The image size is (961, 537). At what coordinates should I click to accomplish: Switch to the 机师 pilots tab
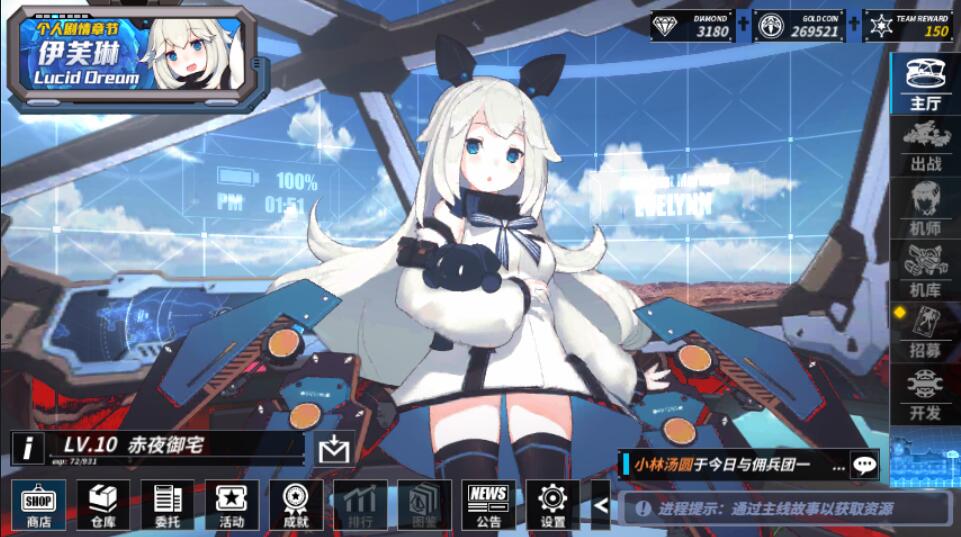pos(925,208)
